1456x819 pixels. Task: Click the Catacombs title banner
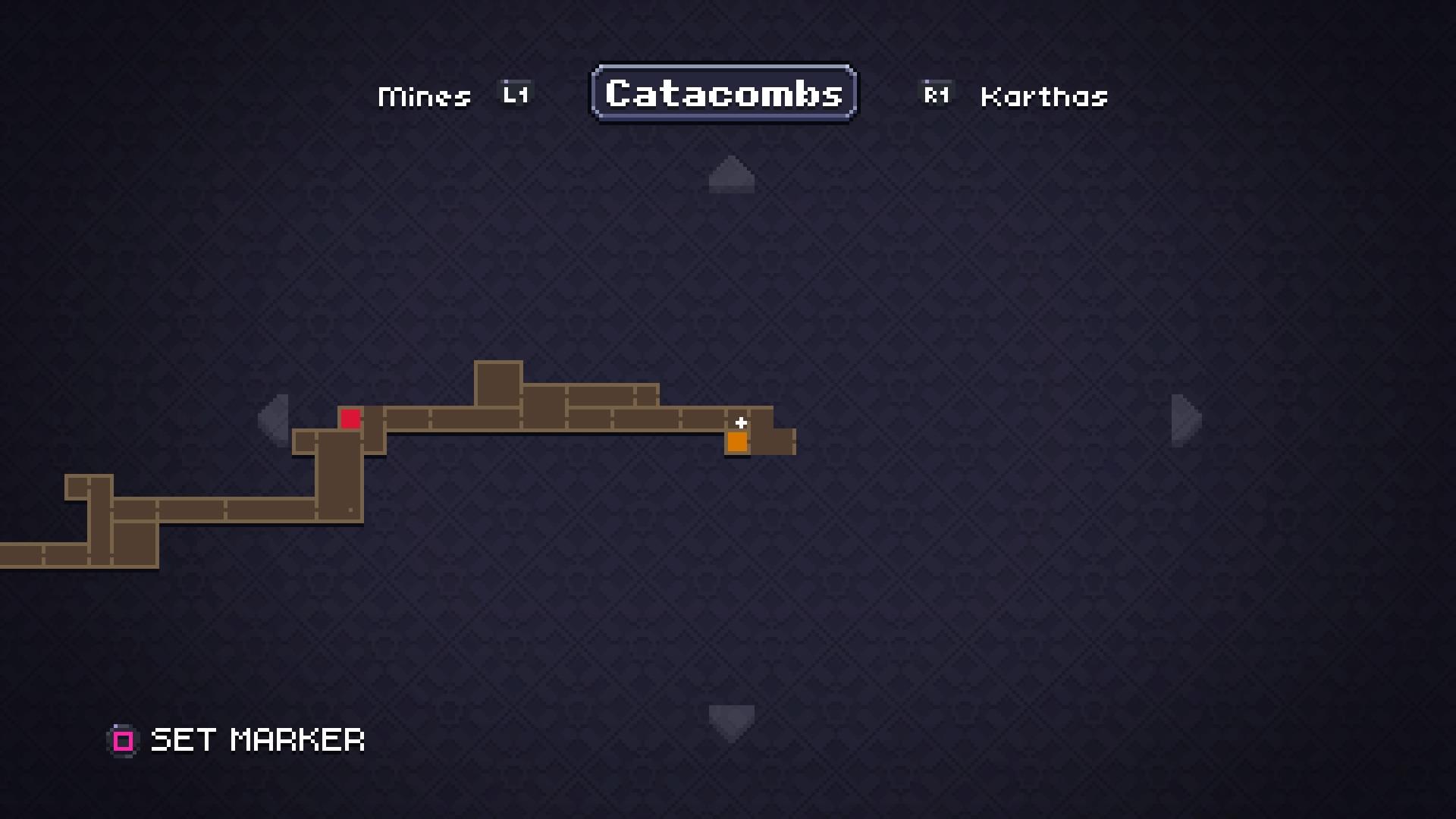pos(723,93)
